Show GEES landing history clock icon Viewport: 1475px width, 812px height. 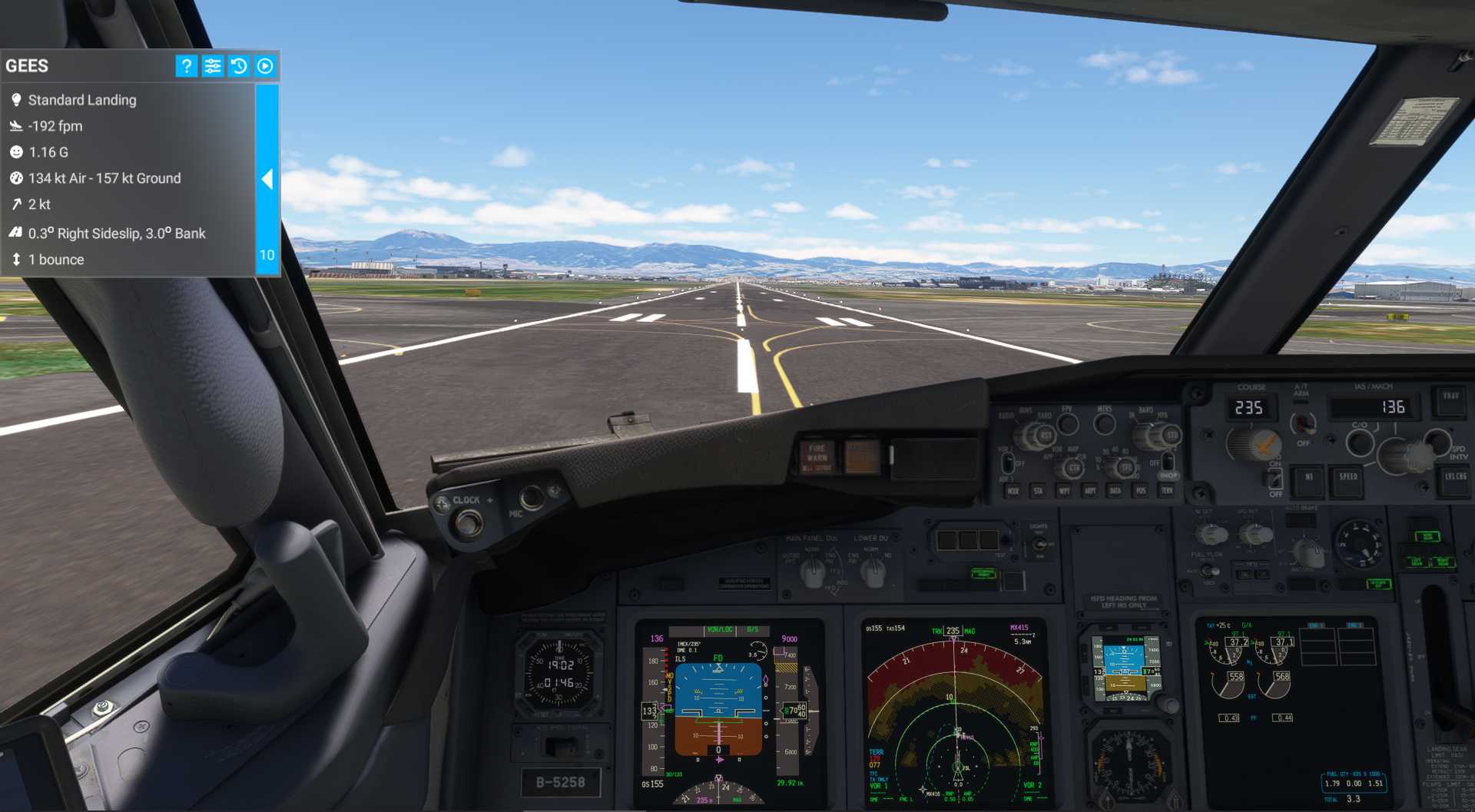pos(239,66)
